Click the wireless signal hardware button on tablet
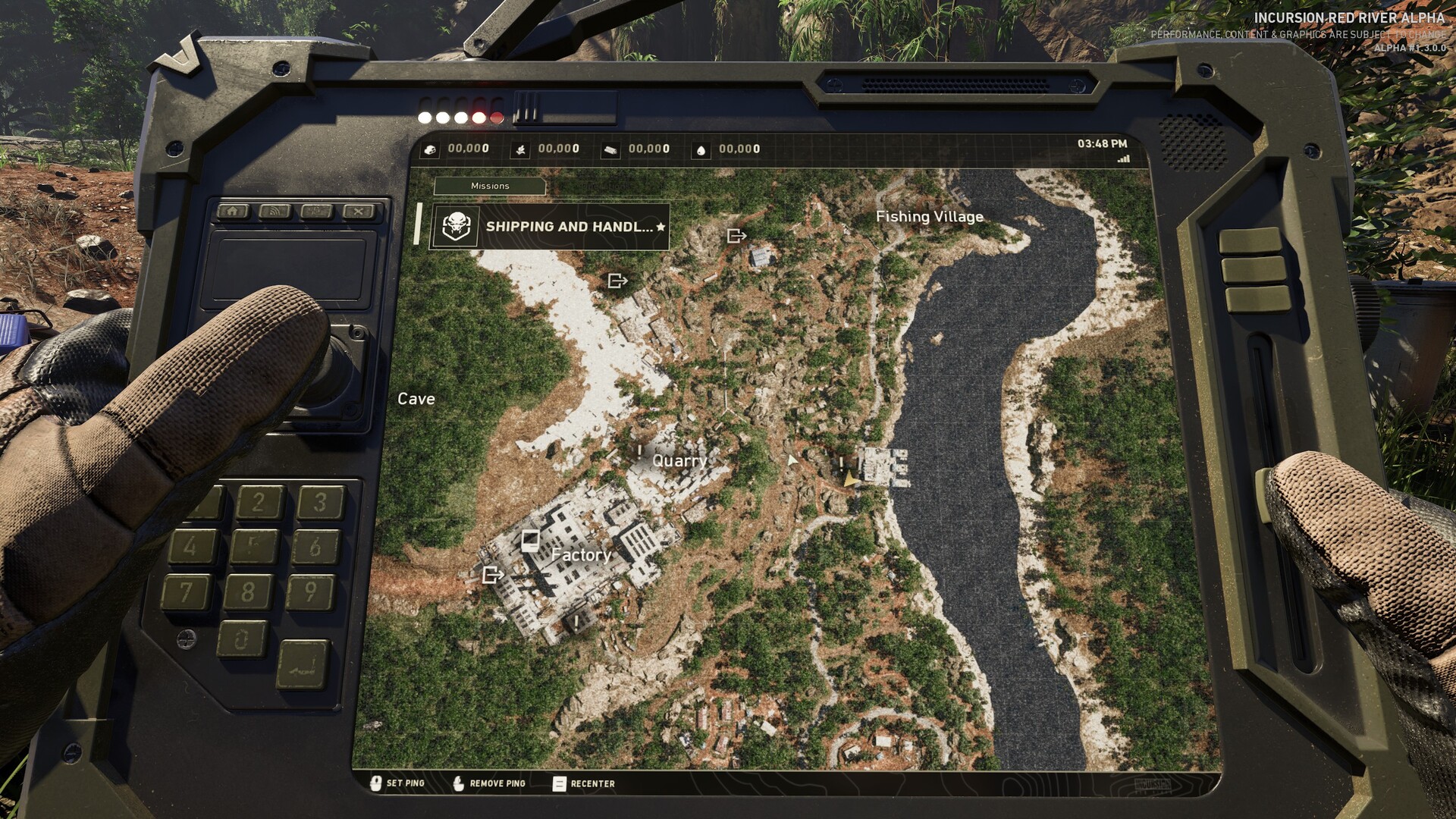1456x819 pixels. (273, 212)
